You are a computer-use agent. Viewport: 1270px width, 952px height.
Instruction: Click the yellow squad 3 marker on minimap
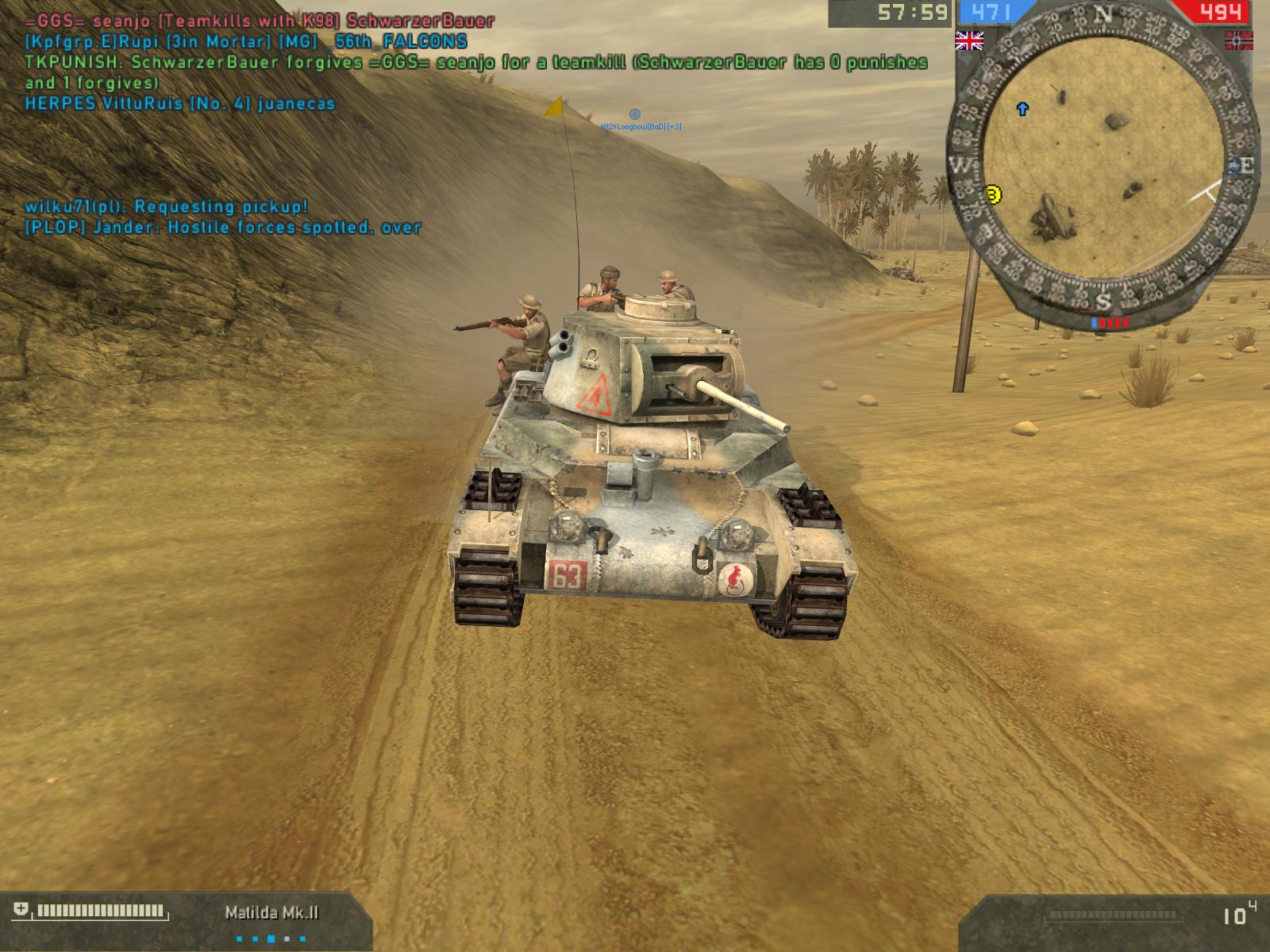pos(992,194)
